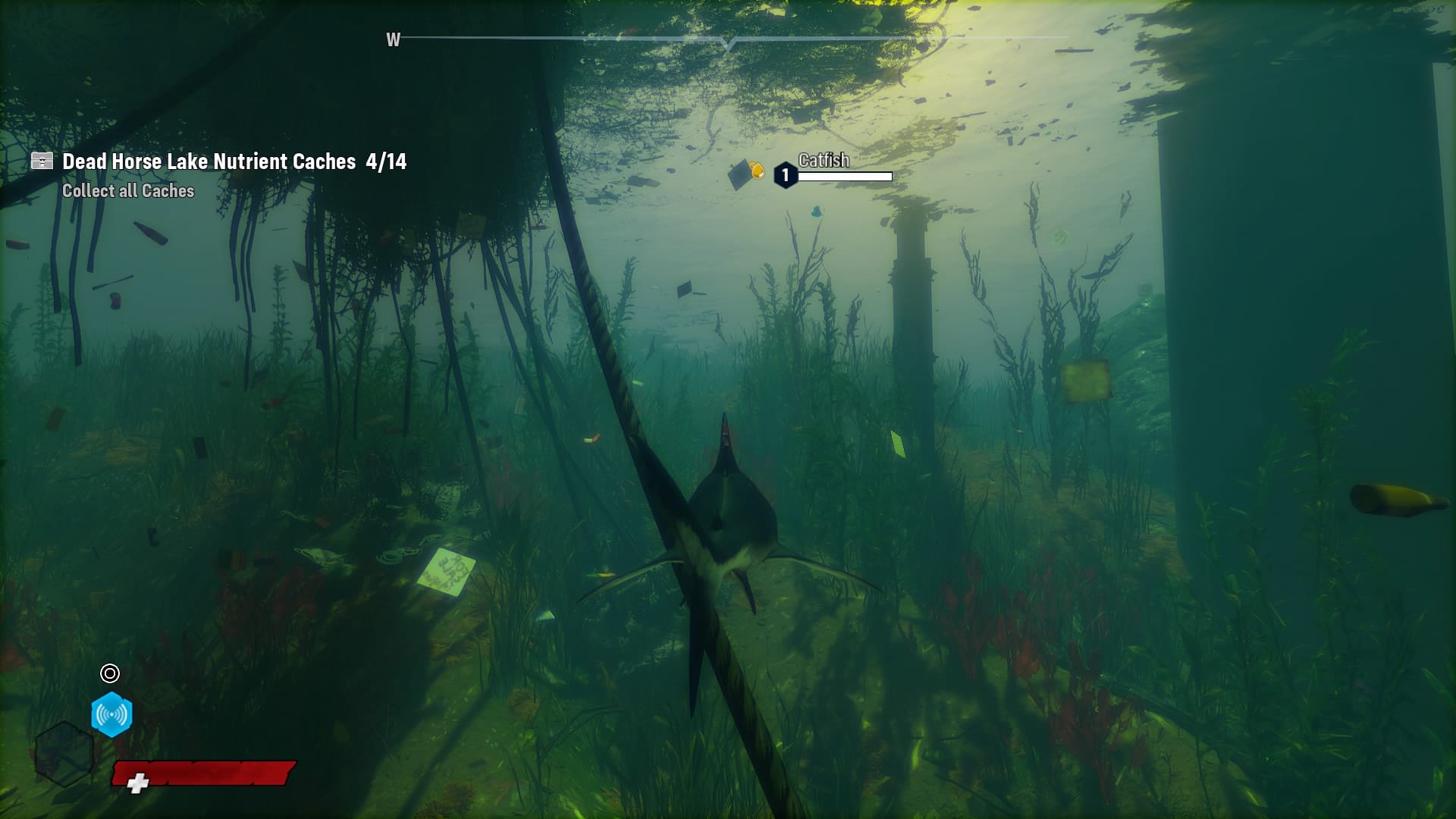Click the quest log icon beside the objective
This screenshot has width=1456, height=819.
(x=42, y=161)
